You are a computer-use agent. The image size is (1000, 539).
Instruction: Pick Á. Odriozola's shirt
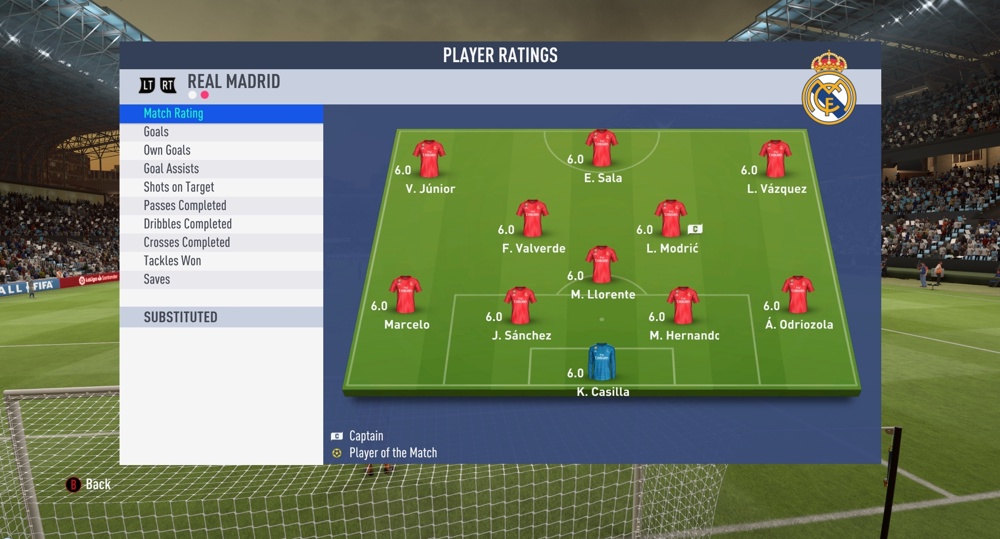(x=797, y=295)
